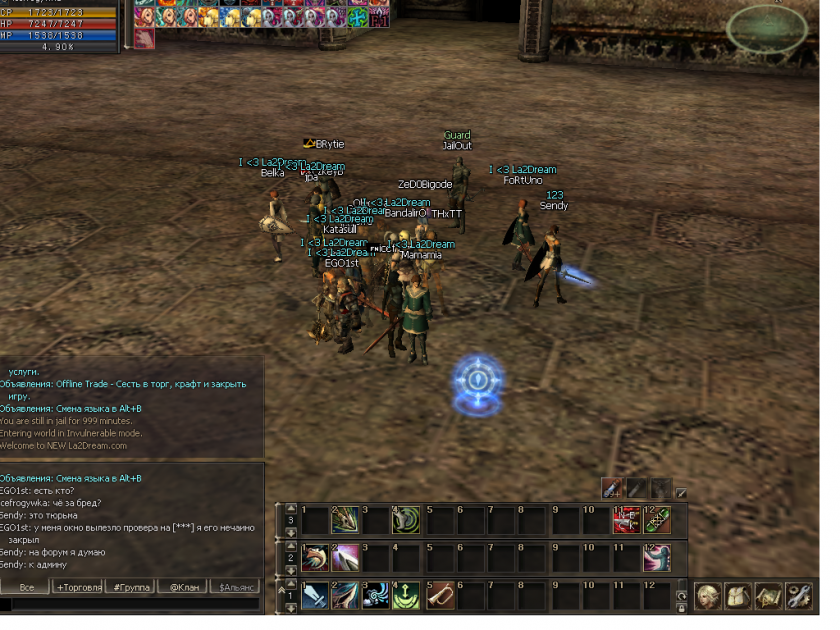Image resolution: width=840 pixels, height=630 pixels.
Task: Use the sword attack skill in slot 1
Action: point(315,596)
